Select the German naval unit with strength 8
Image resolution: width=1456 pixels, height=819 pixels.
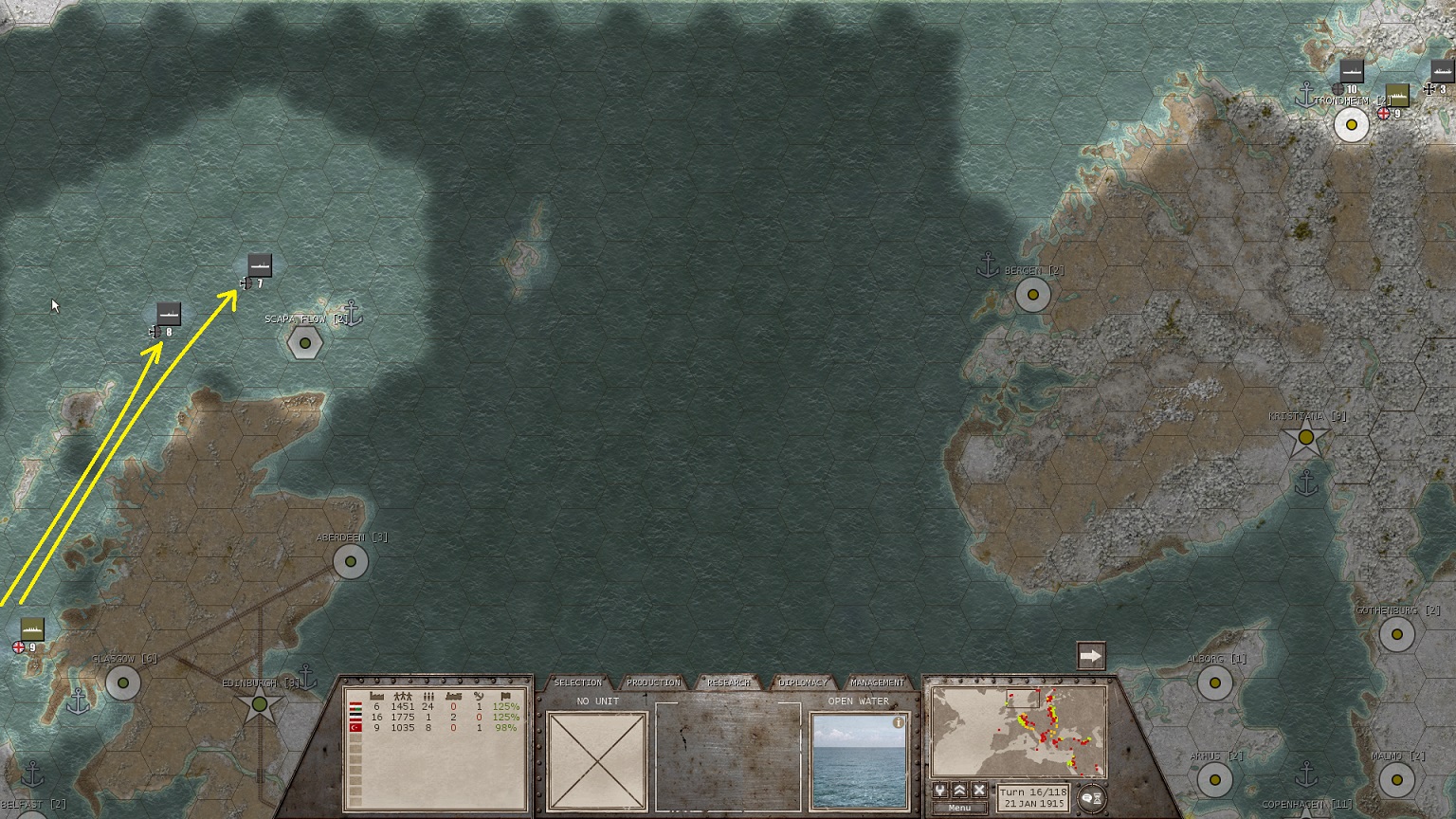coord(168,314)
